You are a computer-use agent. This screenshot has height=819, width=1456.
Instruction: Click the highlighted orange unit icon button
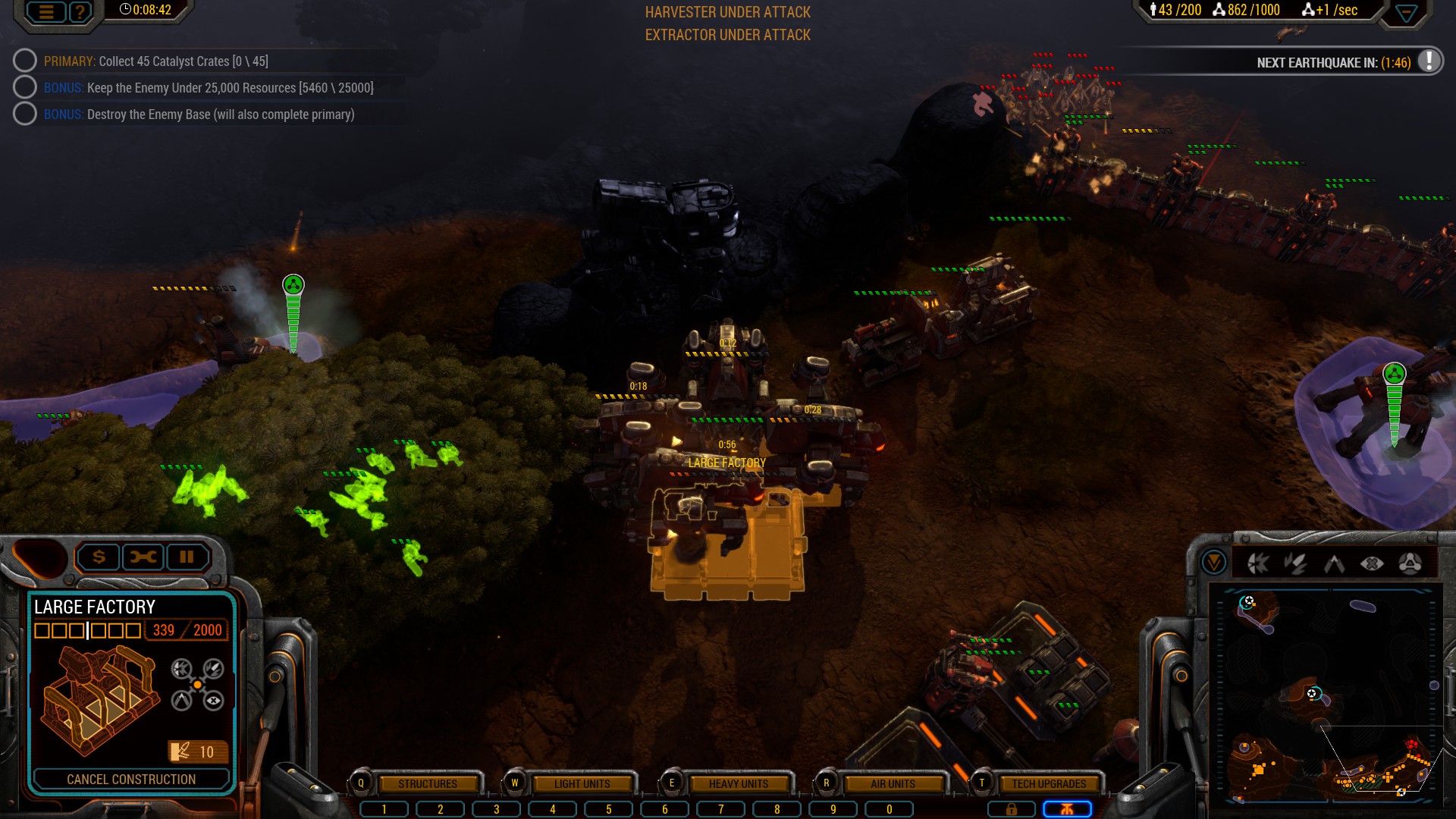[x=1067, y=809]
